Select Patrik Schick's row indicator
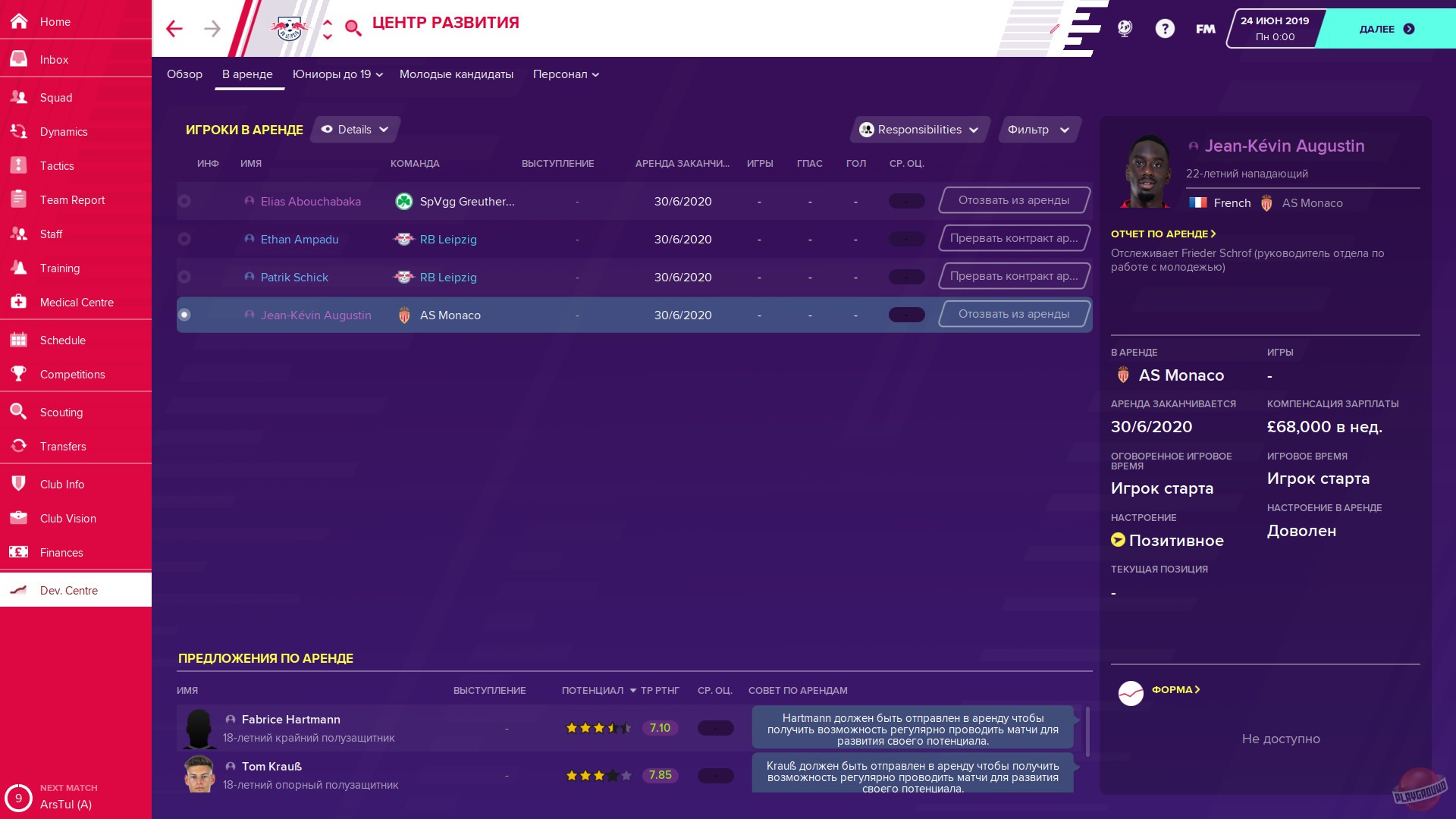This screenshot has height=819, width=1456. tap(184, 277)
